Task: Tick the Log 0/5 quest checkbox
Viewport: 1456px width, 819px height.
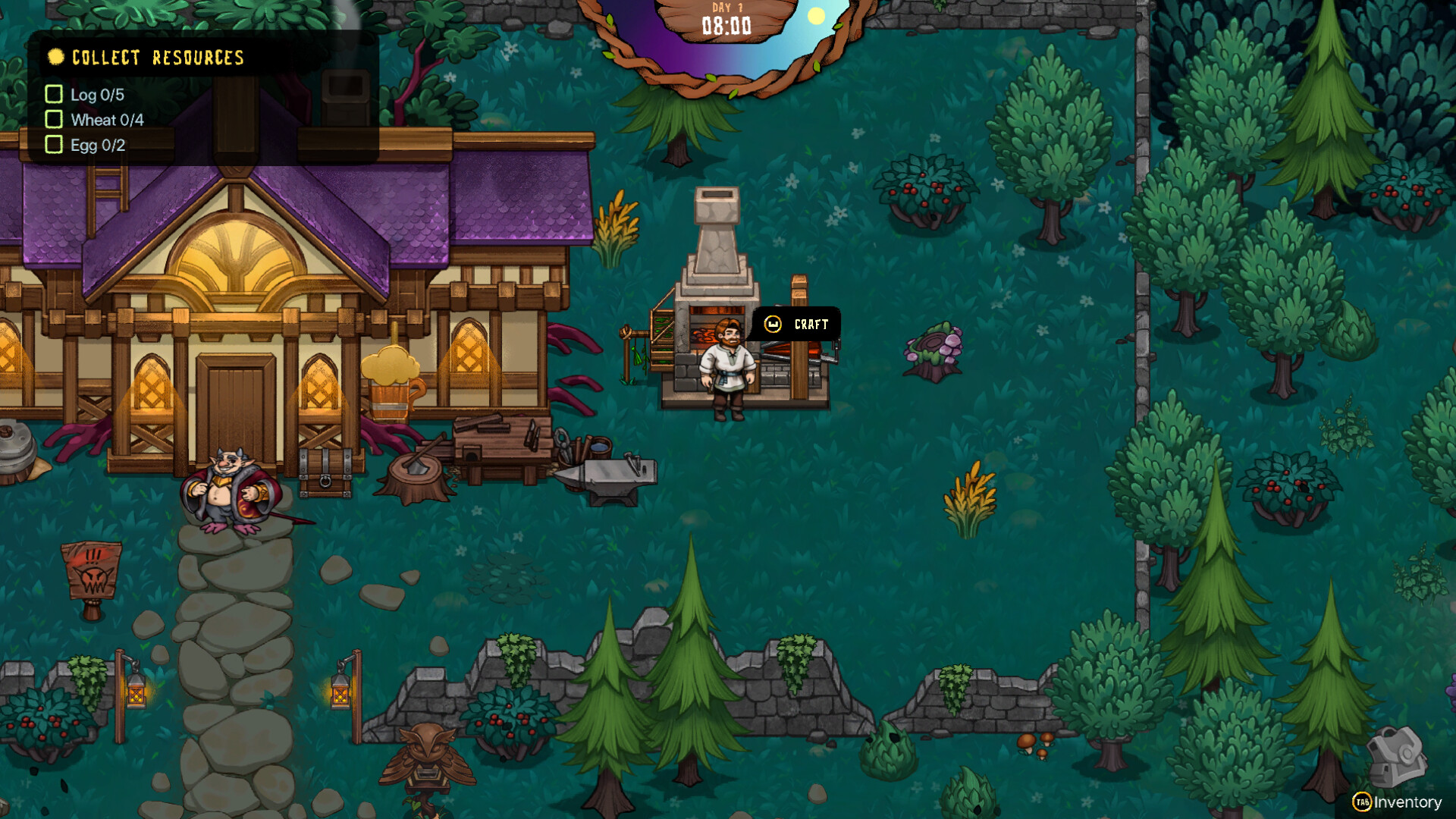Action: pyautogui.click(x=53, y=95)
